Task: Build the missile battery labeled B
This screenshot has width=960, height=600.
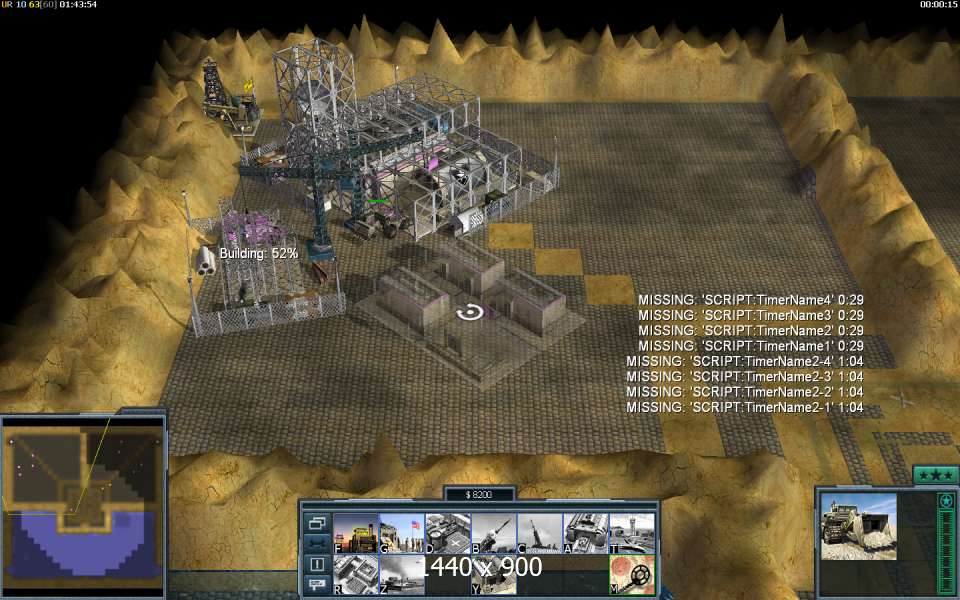Action: (493, 534)
